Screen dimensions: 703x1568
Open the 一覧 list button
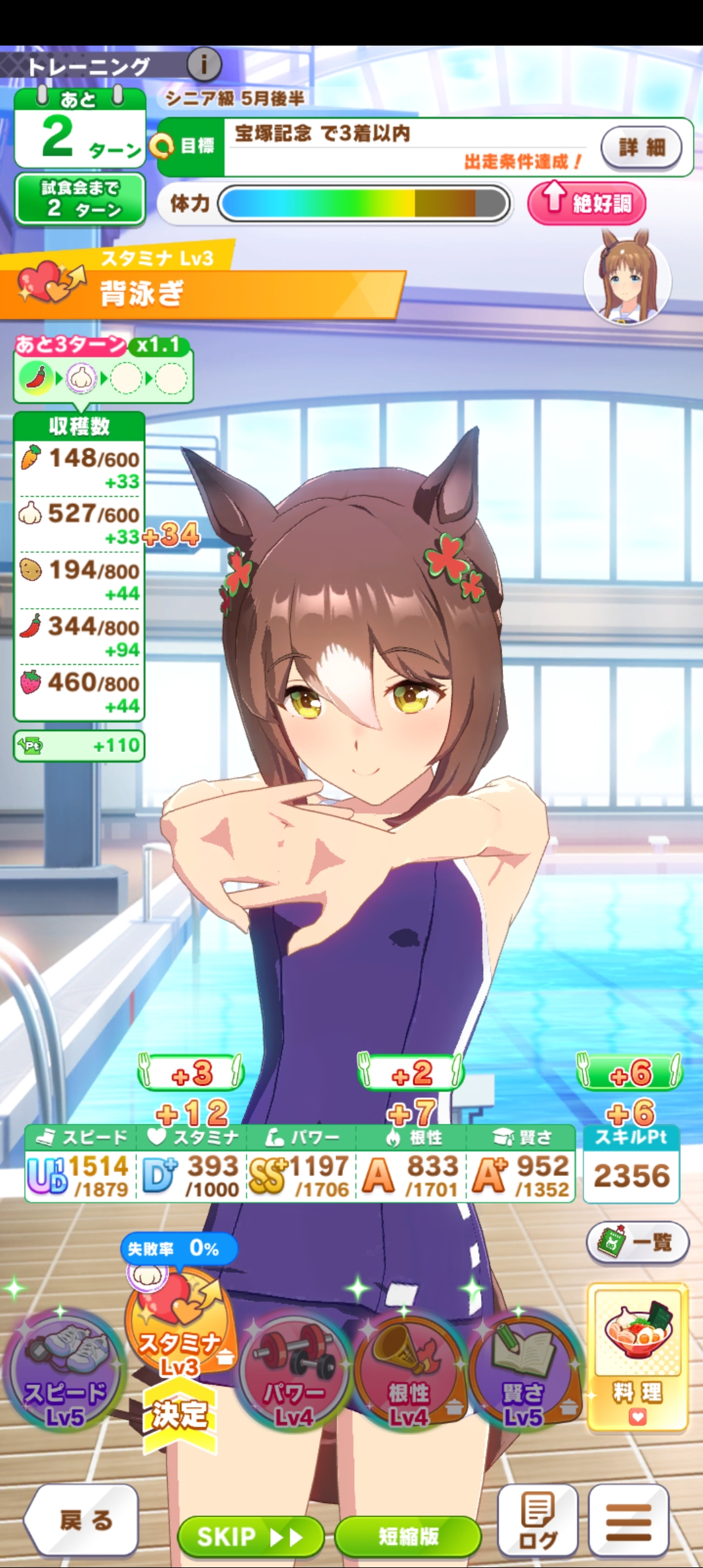tap(637, 1242)
